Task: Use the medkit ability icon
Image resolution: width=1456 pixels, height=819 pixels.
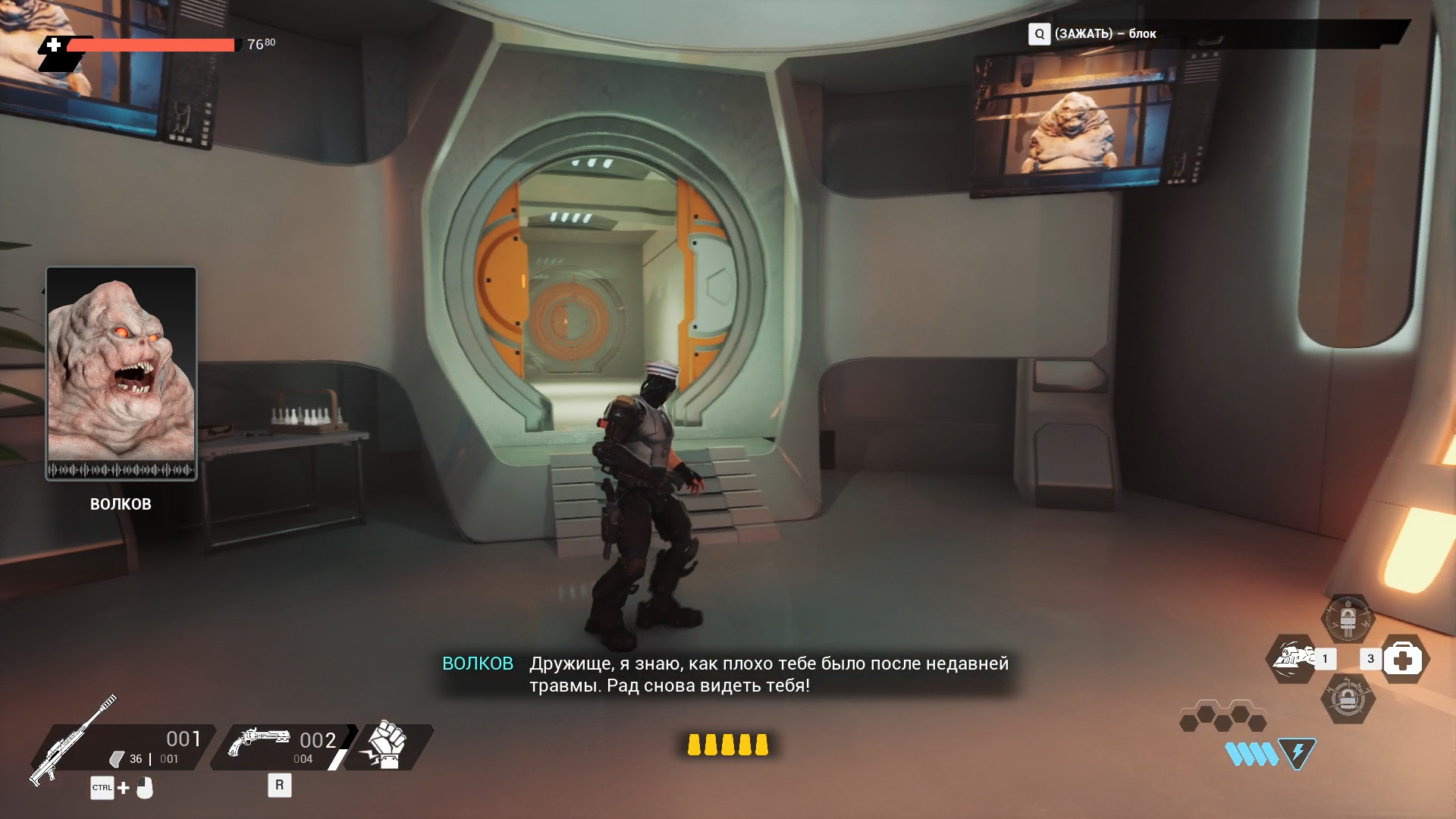Action: [1403, 660]
